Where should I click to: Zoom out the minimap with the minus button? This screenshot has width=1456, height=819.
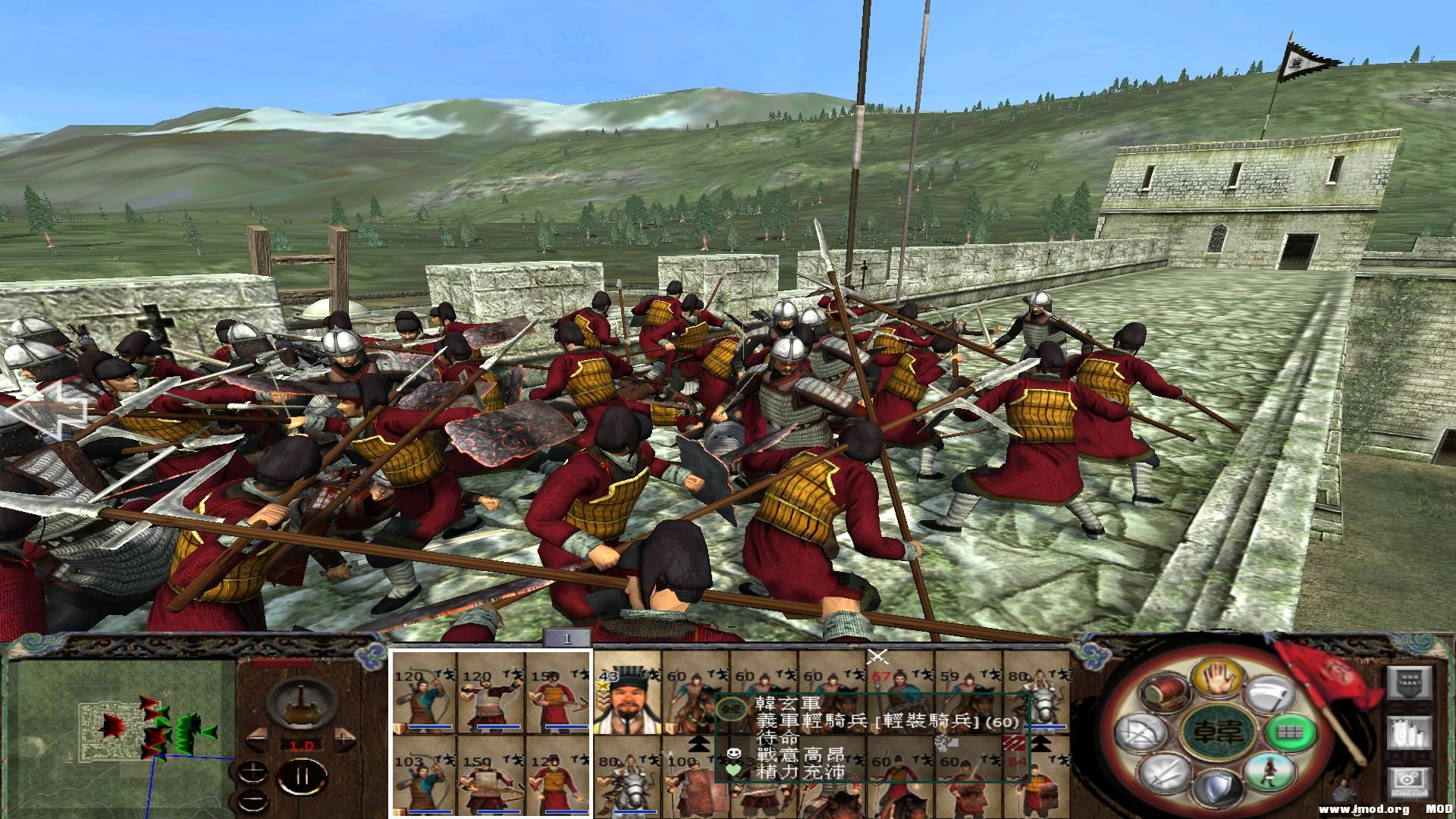253,799
